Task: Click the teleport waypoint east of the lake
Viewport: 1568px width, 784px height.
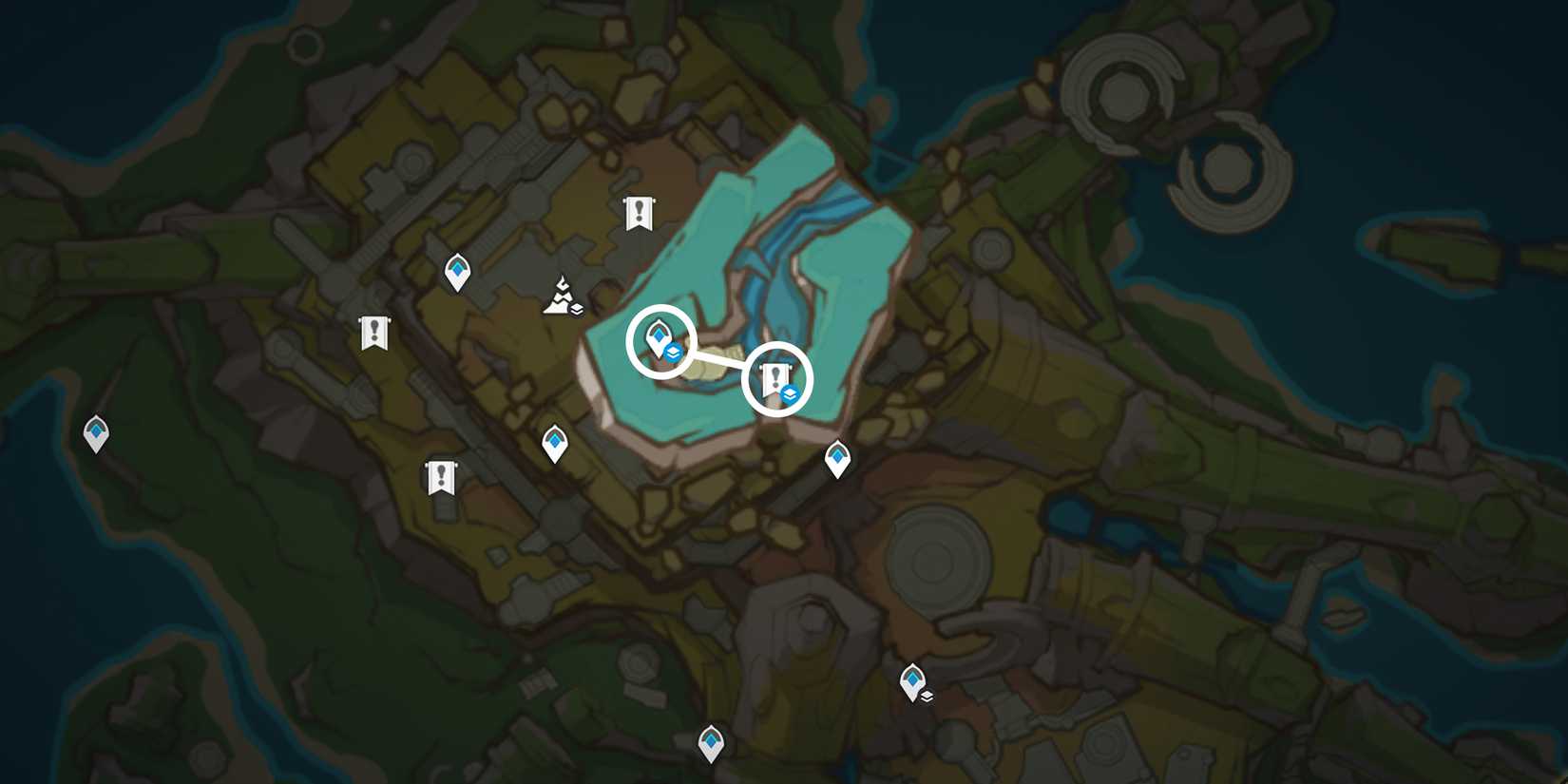Action: (837, 458)
